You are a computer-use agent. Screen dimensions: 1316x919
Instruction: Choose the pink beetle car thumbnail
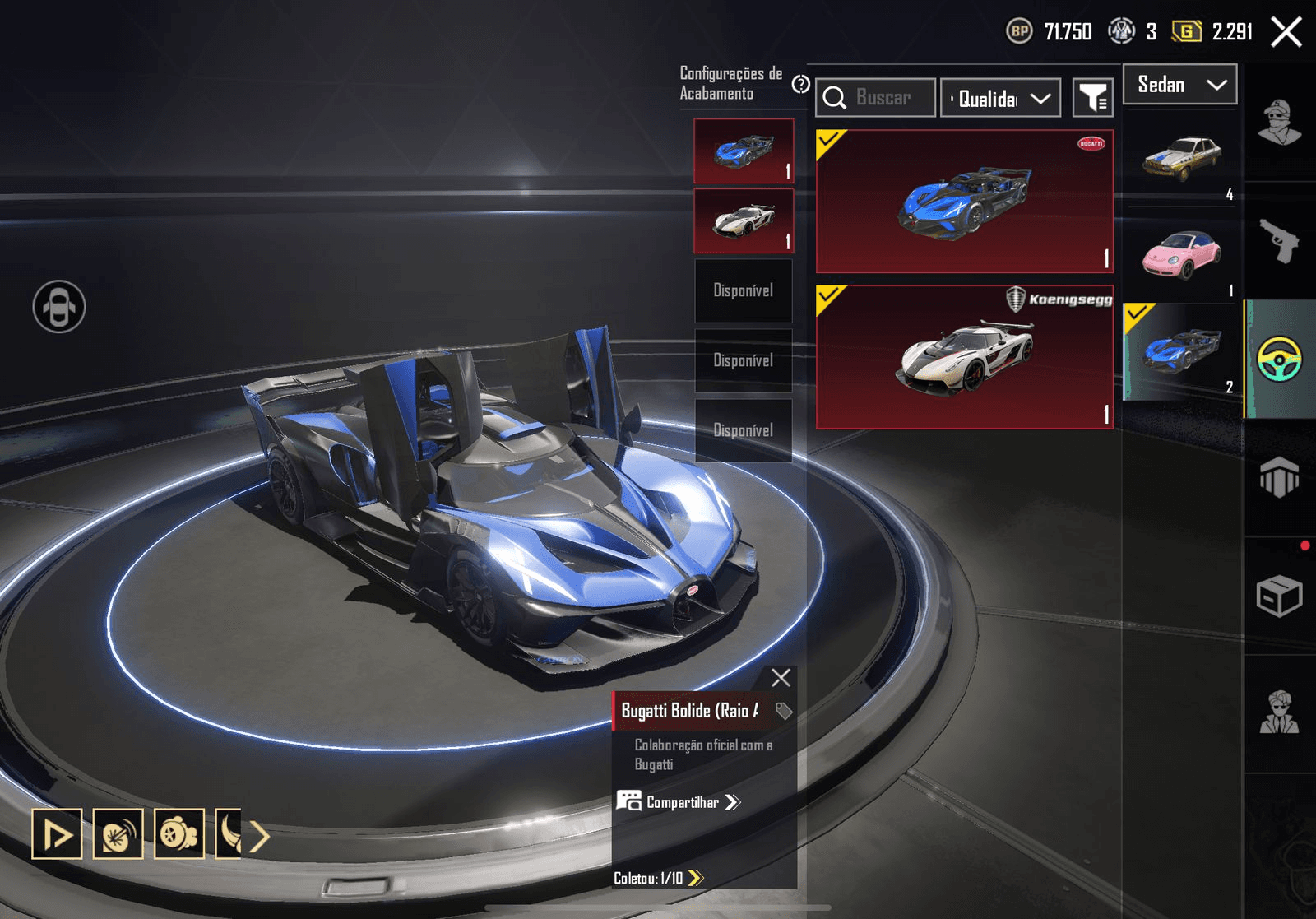(x=1181, y=253)
